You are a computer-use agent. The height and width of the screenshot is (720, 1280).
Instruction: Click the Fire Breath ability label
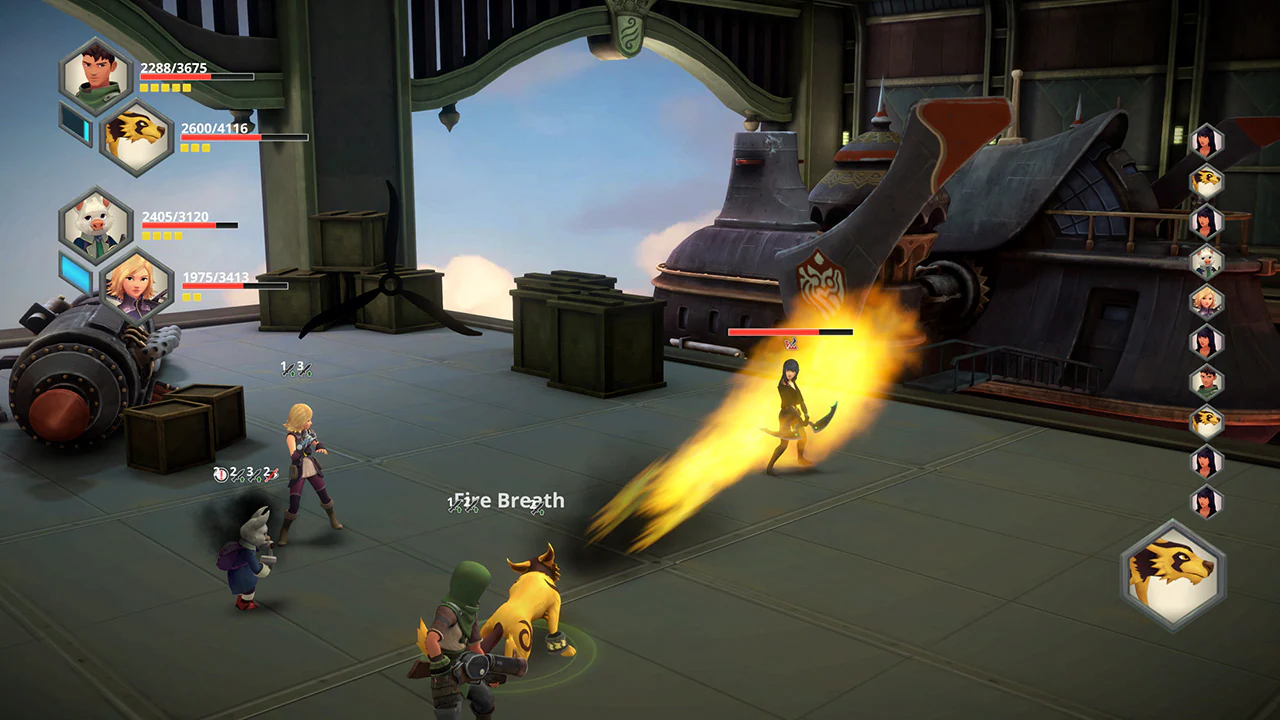point(506,500)
